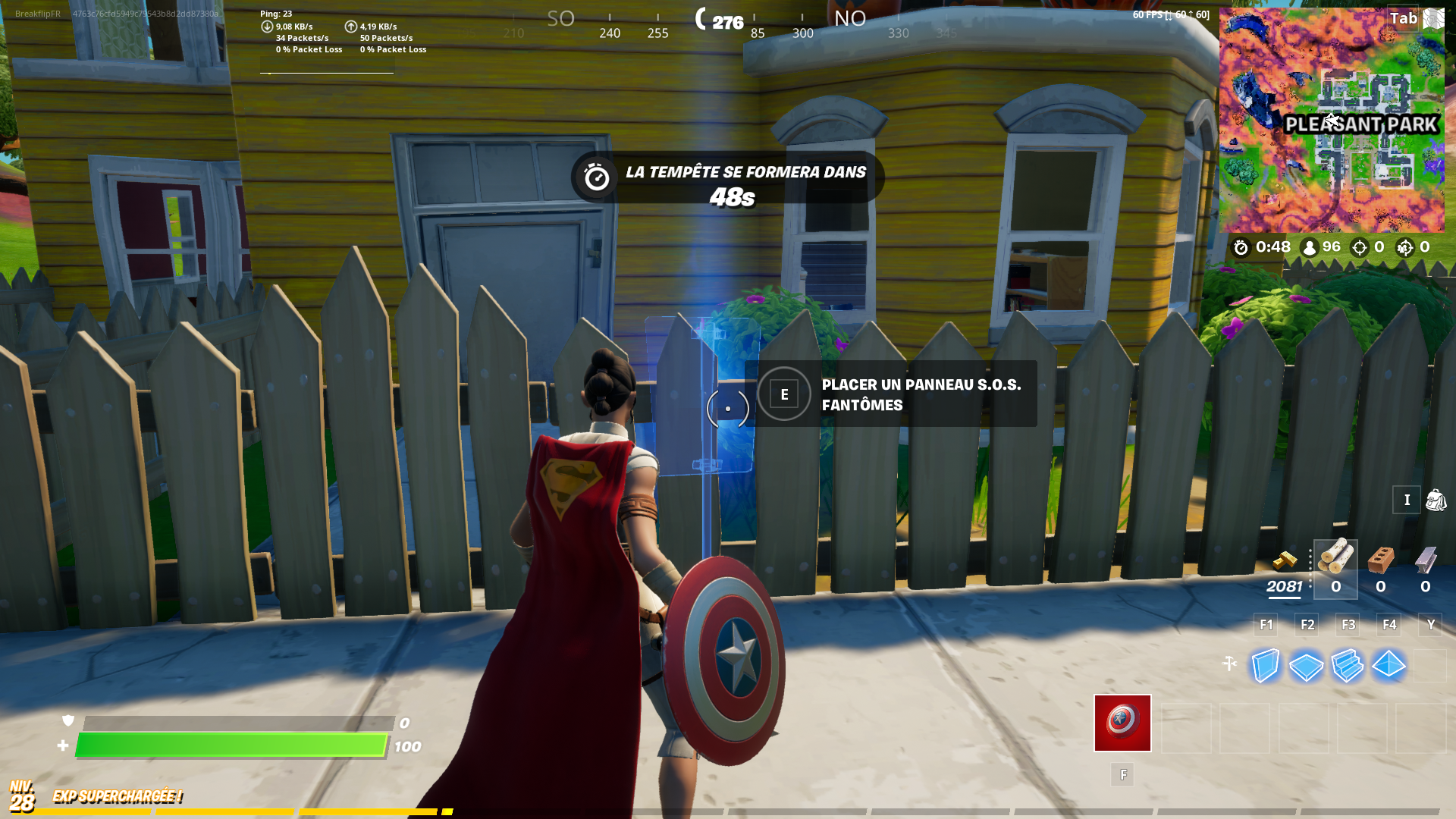Select the floor build piece icon
Viewport: 1456px width, 819px height.
click(1306, 667)
